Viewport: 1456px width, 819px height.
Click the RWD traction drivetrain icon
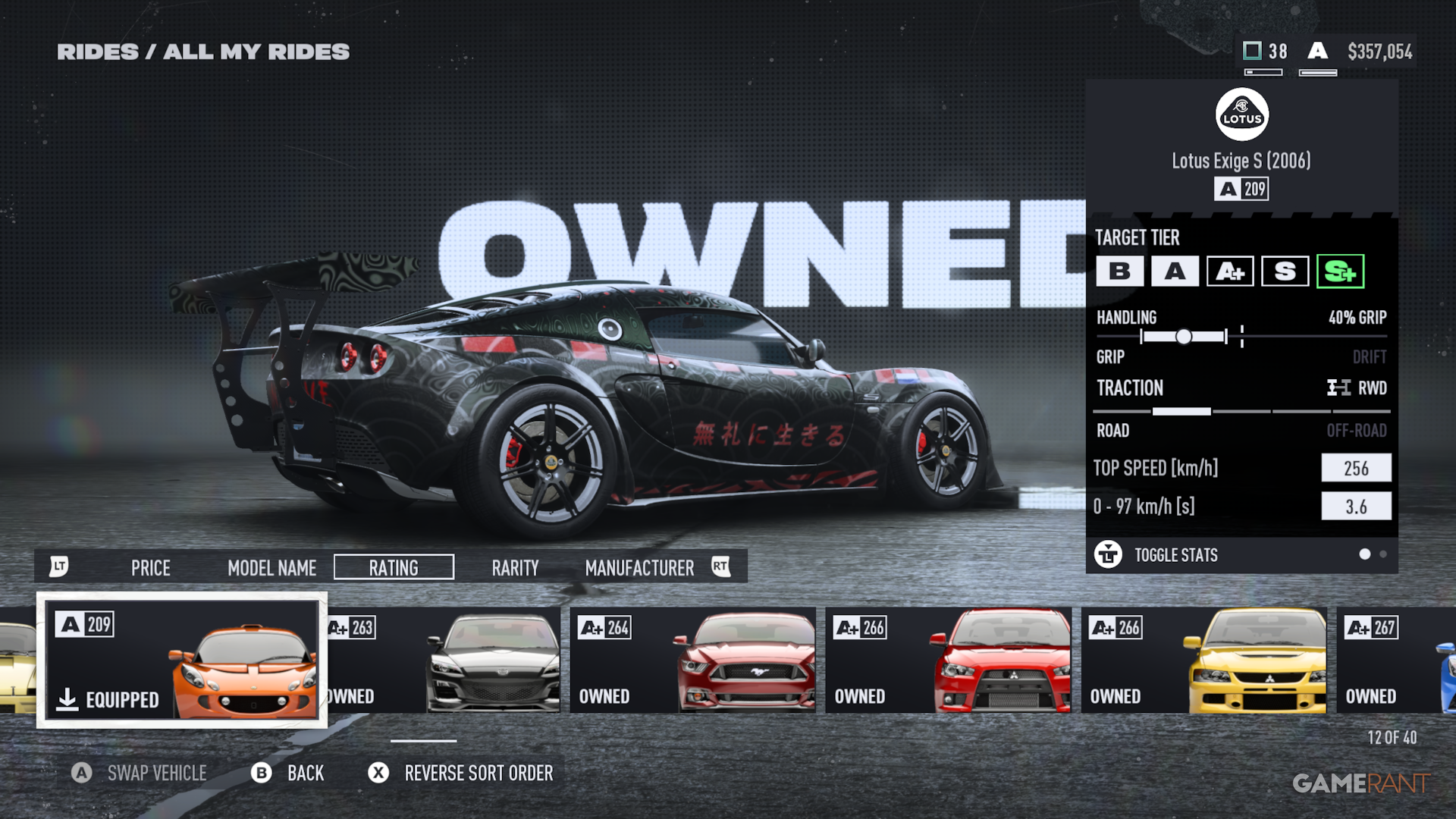click(x=1339, y=388)
